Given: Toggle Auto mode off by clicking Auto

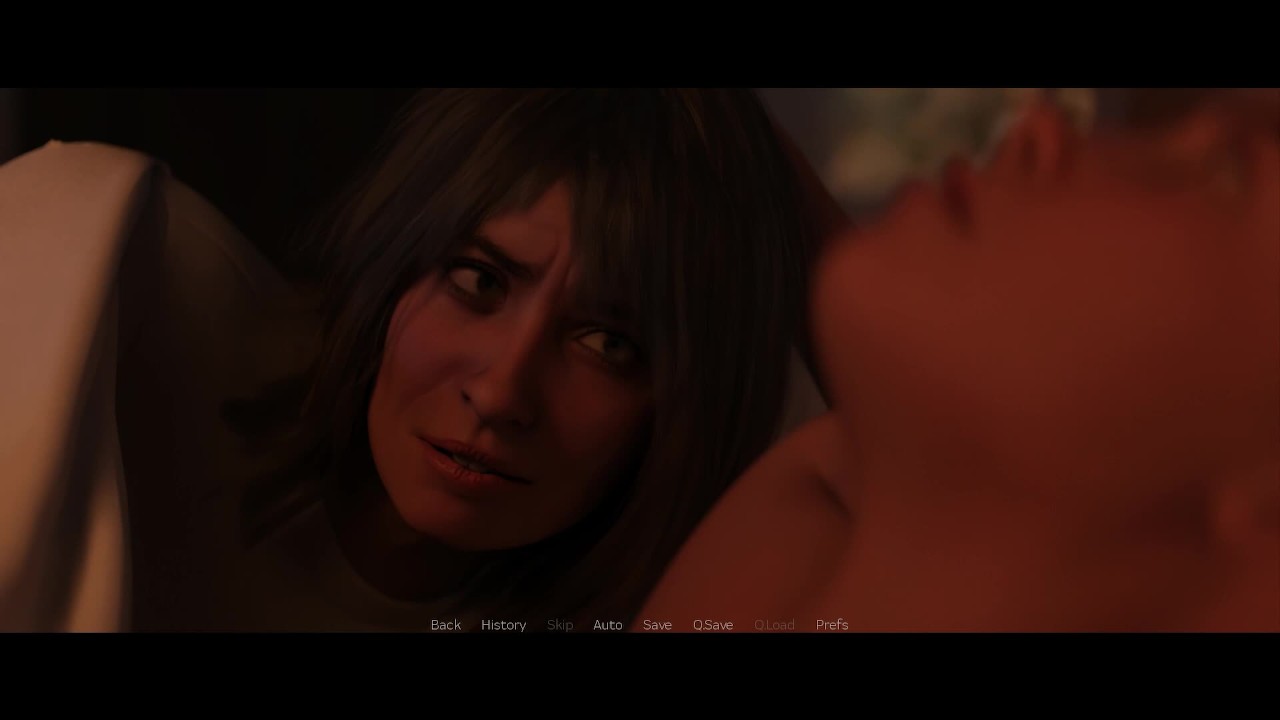Looking at the screenshot, I should pos(607,624).
